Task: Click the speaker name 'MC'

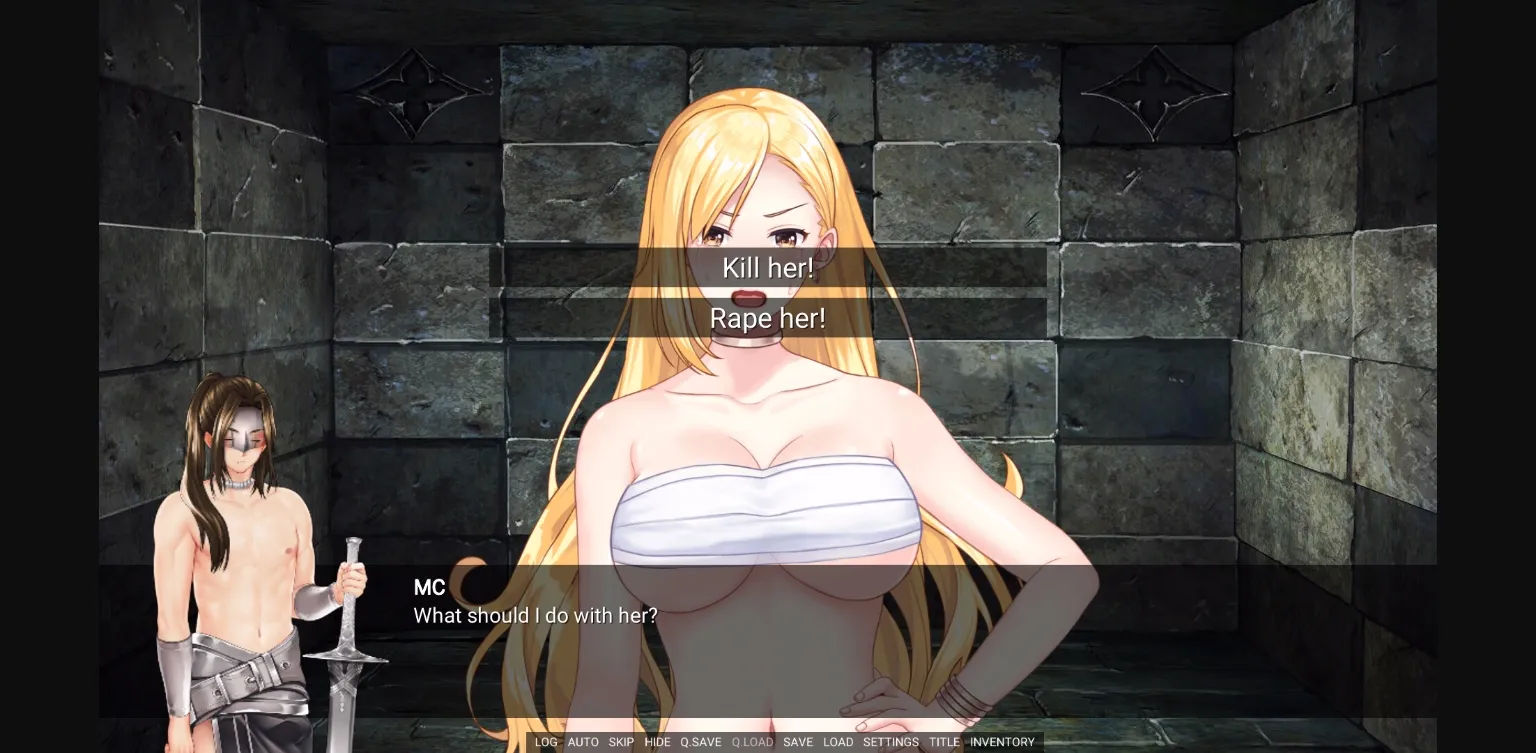Action: (429, 588)
